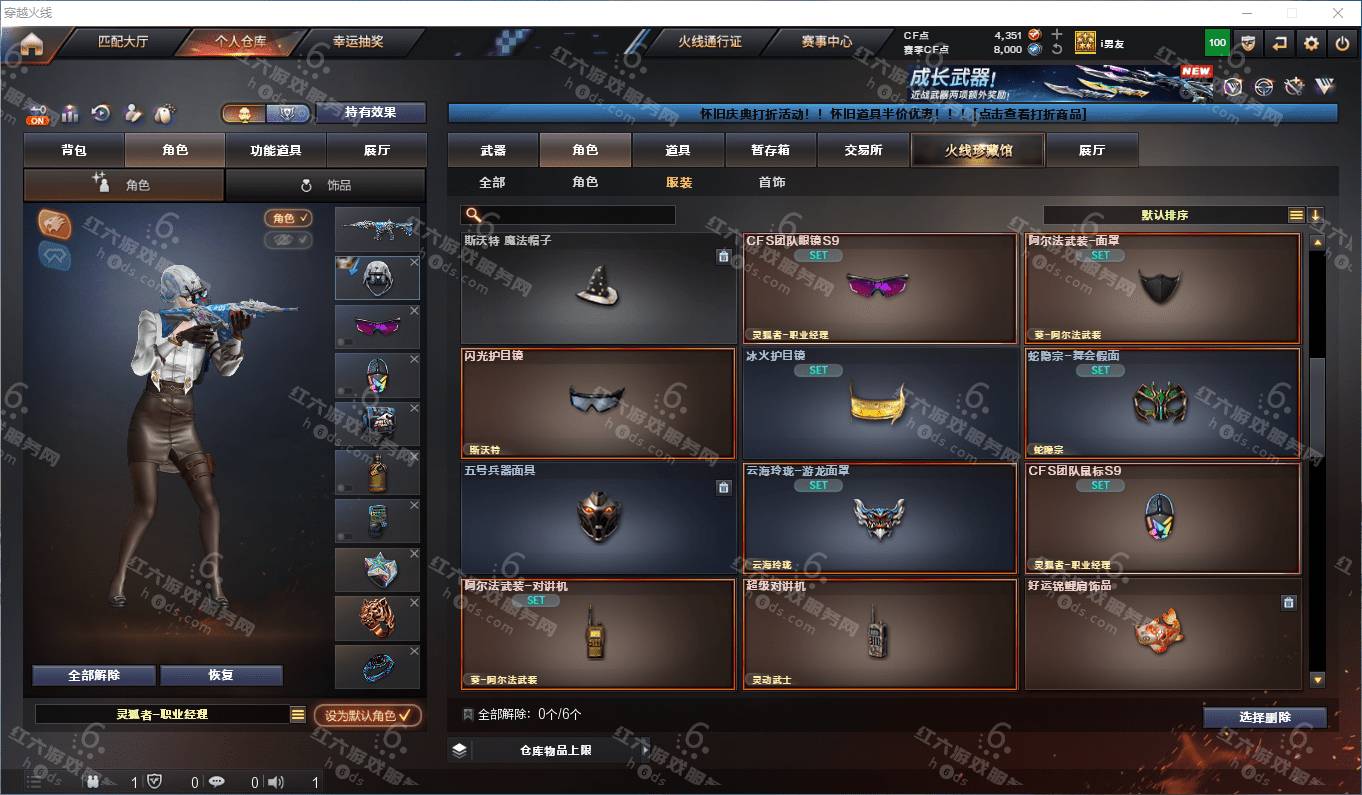This screenshot has height=795, width=1362.
Task: Open the 火线珍藏馆 collection tab
Action: 977,150
